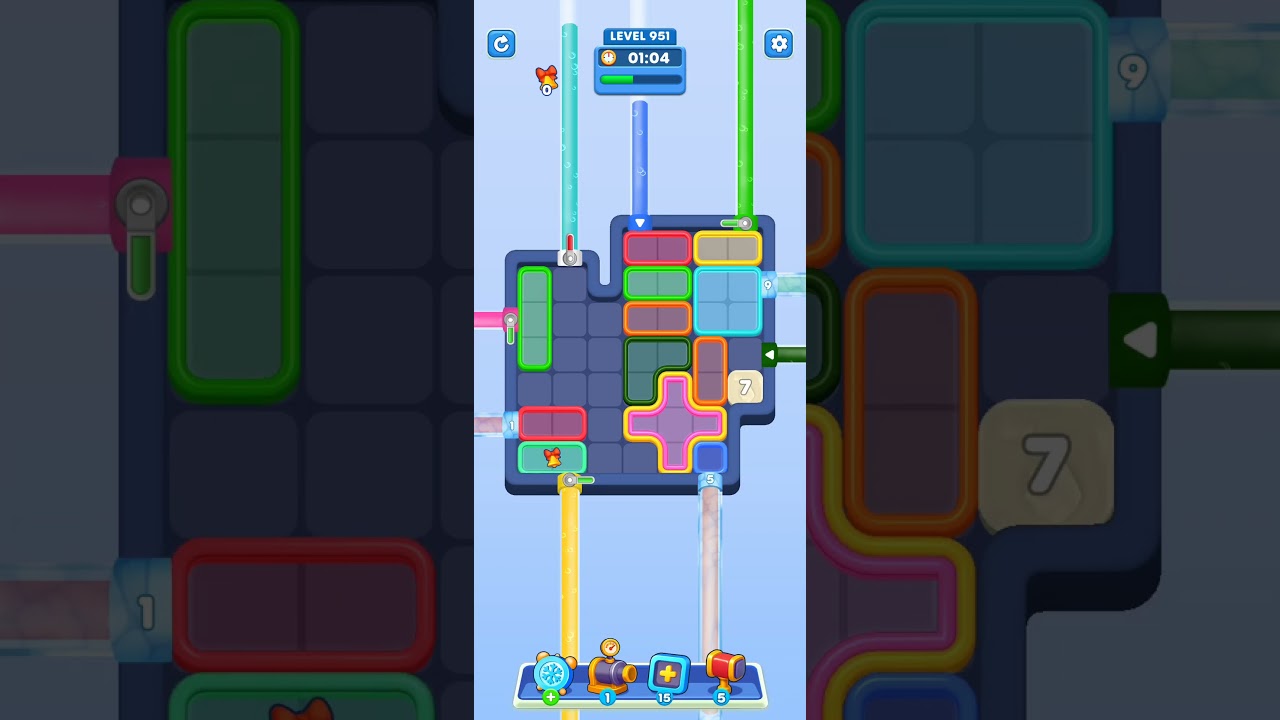Select the red block at top of grid
Image resolution: width=1280 pixels, height=720 pixels.
click(657, 247)
